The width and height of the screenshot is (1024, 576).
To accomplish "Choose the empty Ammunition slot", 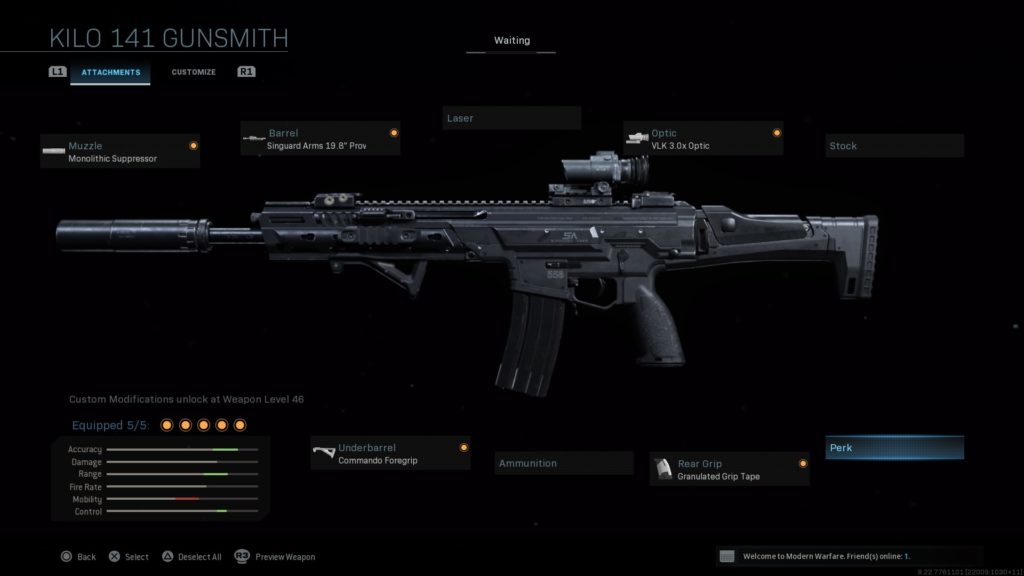I will pos(564,463).
